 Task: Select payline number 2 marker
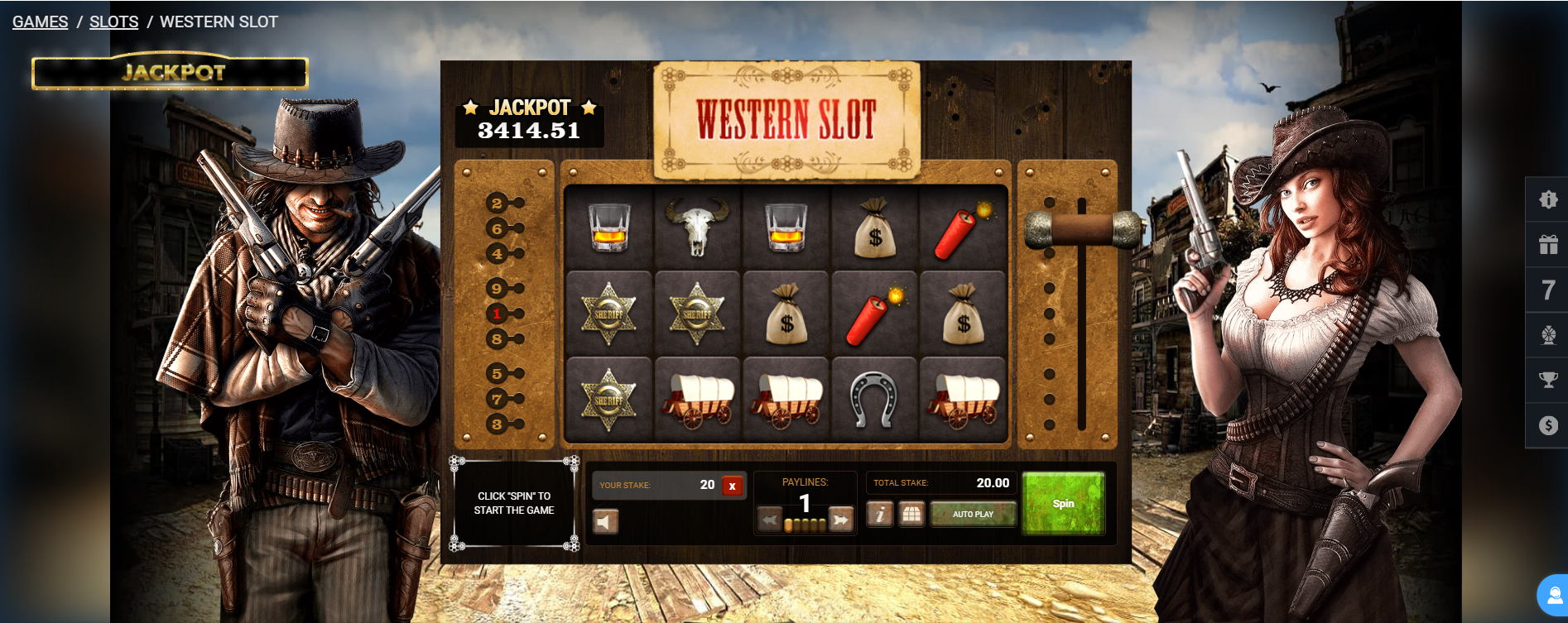497,204
